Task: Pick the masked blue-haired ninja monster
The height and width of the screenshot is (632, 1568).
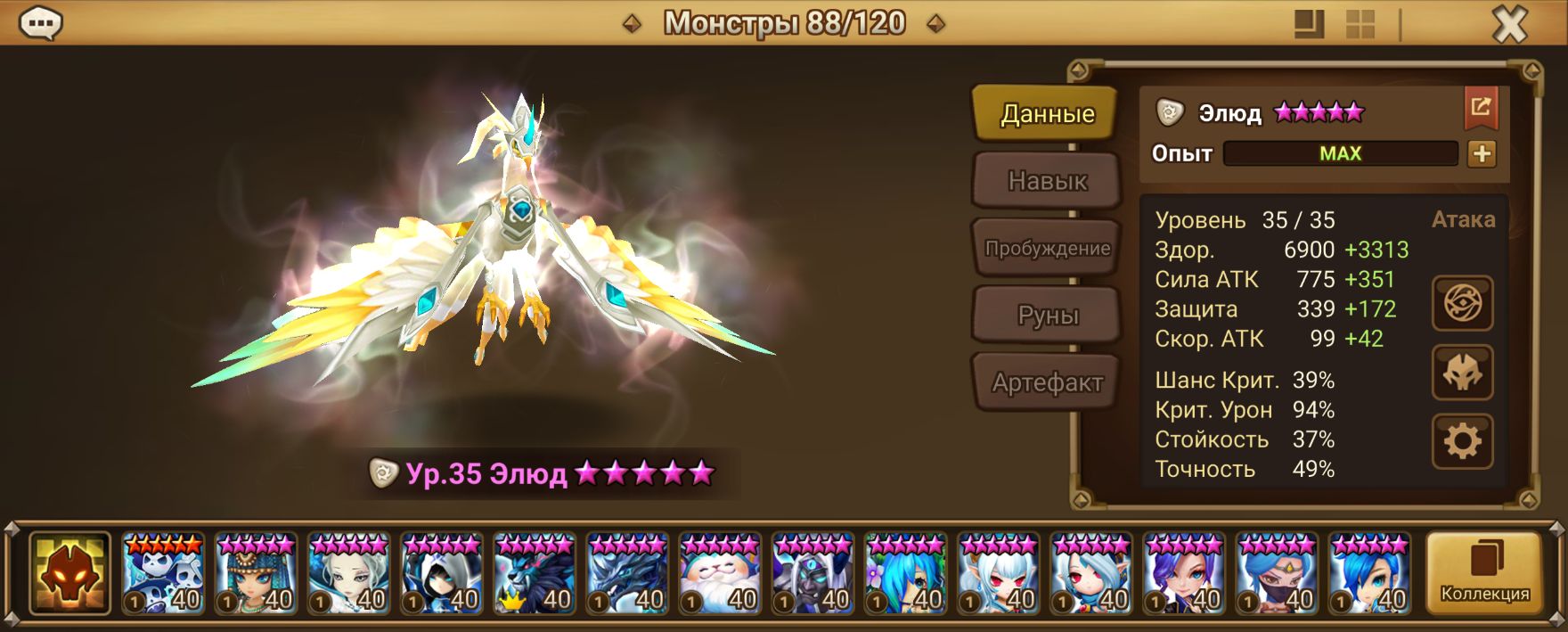Action: pos(1276,573)
